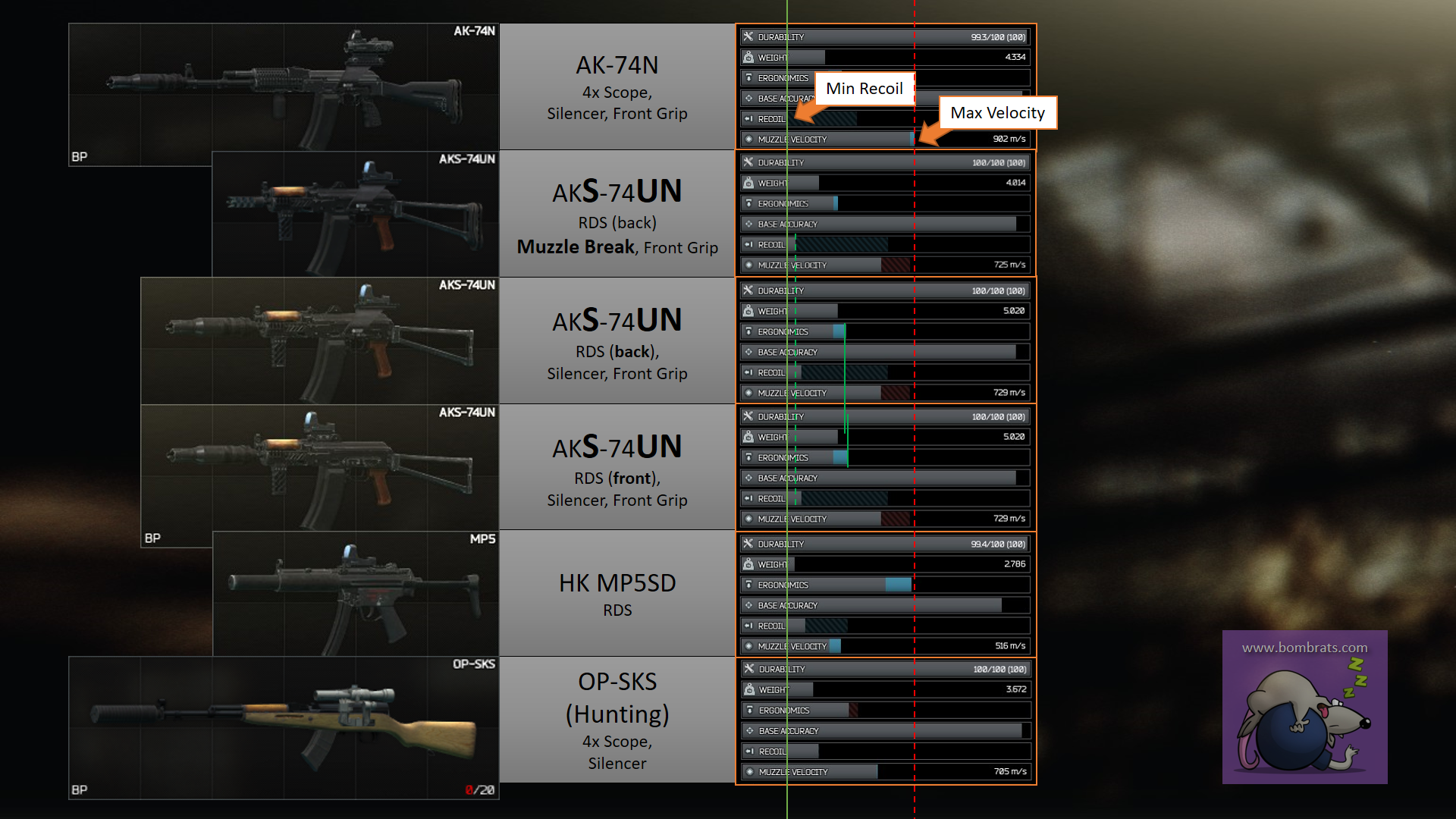Select the OP-SKS wooden rifle item
The image size is (1456, 819).
coord(284,726)
